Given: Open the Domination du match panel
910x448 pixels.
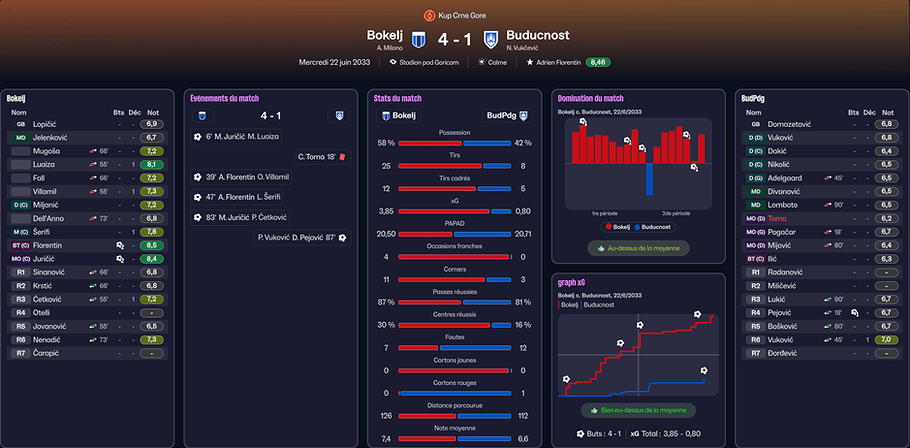Looking at the screenshot, I should click(x=590, y=98).
